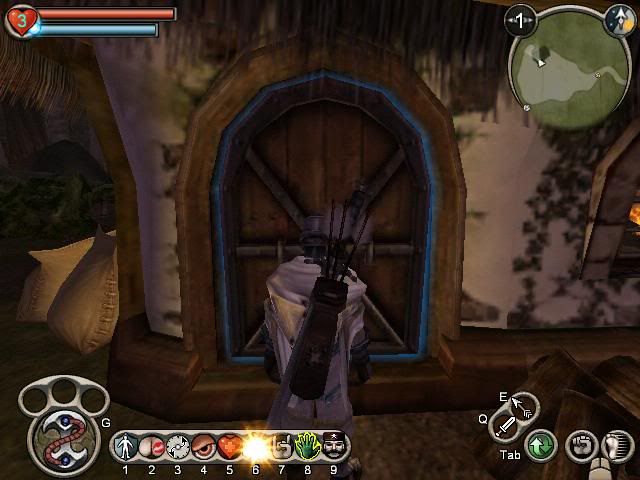Trigger the glowing highlighted hotbar slot
This screenshot has width=640, height=480.
[x=255, y=445]
